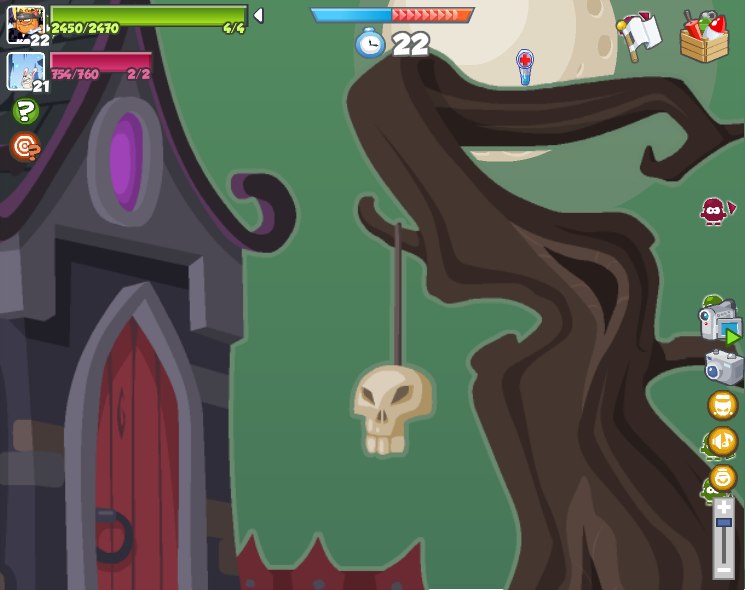Open the weapons crate inventory
The width and height of the screenshot is (745, 590).
[704, 37]
